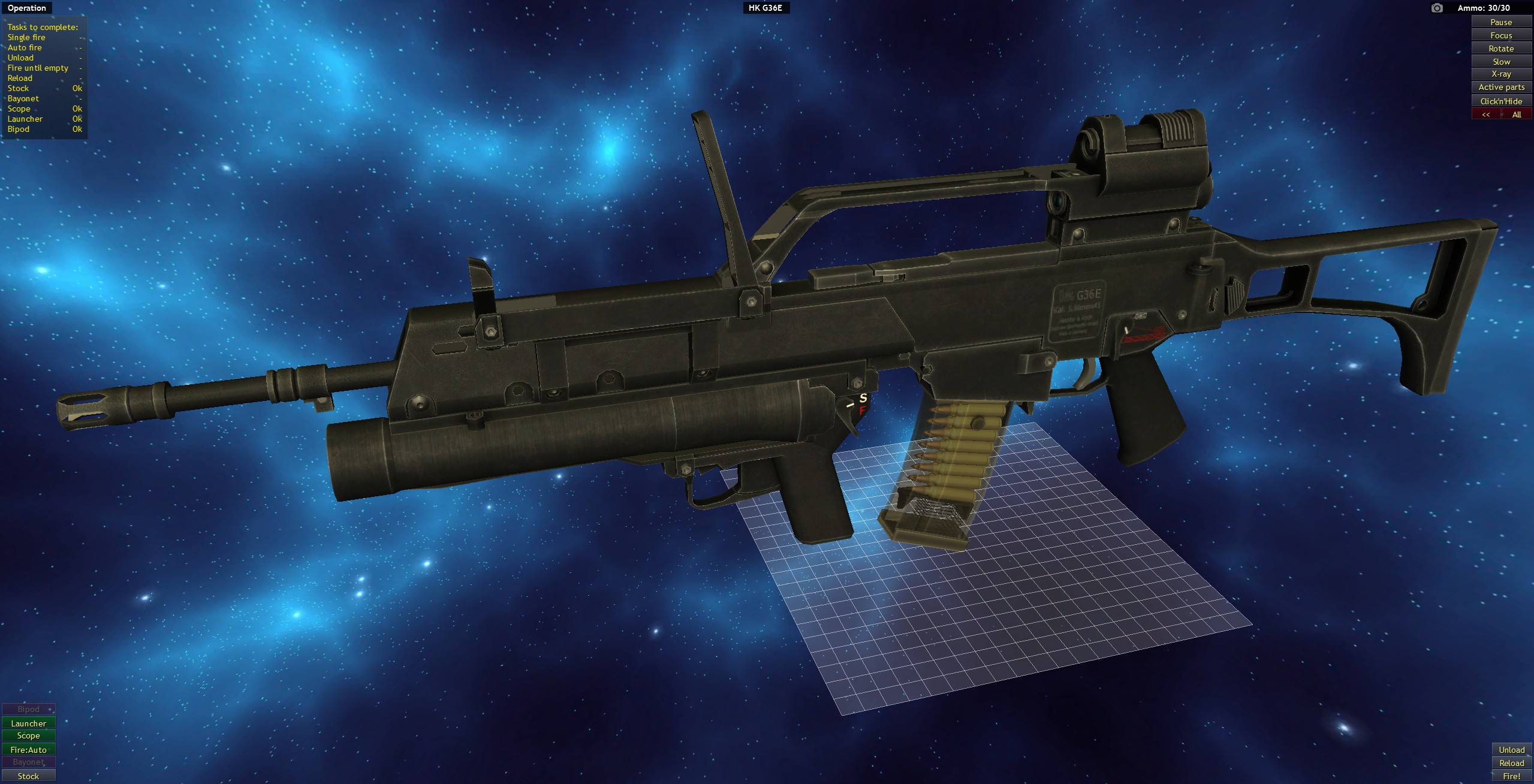Enable Rotate mode

1501,48
